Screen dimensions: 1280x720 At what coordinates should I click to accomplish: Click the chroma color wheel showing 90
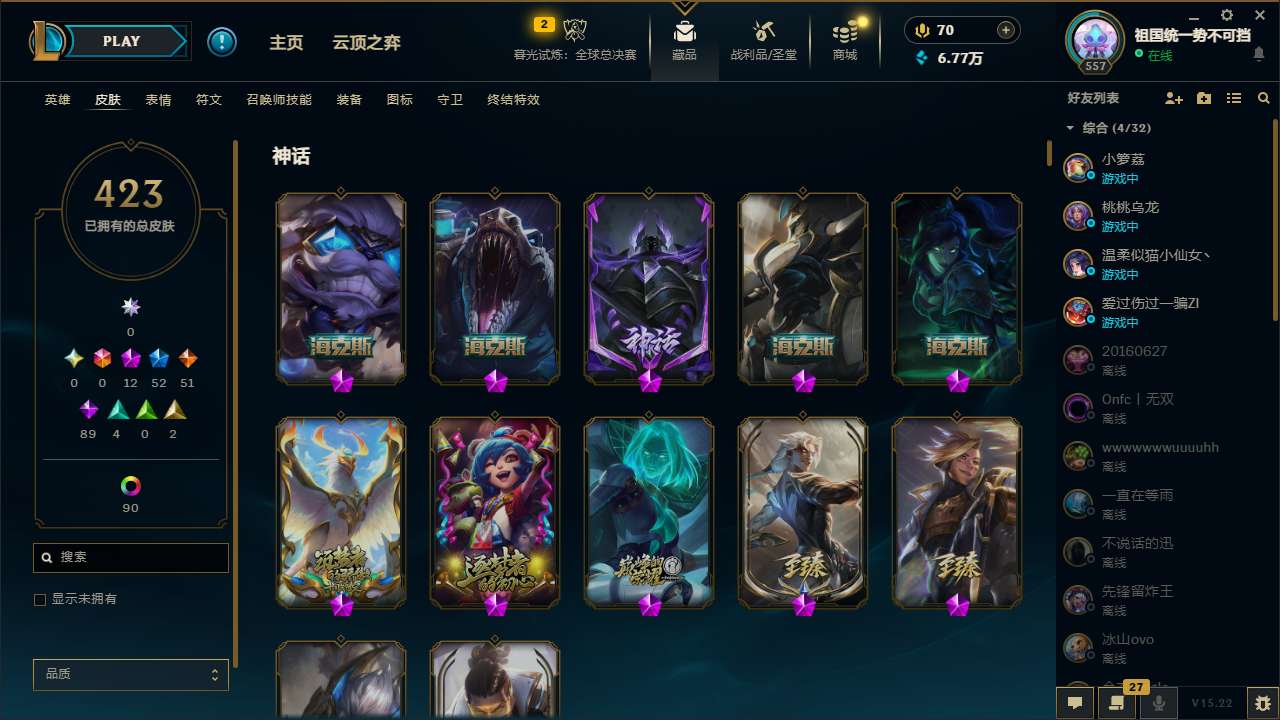[x=130, y=488]
